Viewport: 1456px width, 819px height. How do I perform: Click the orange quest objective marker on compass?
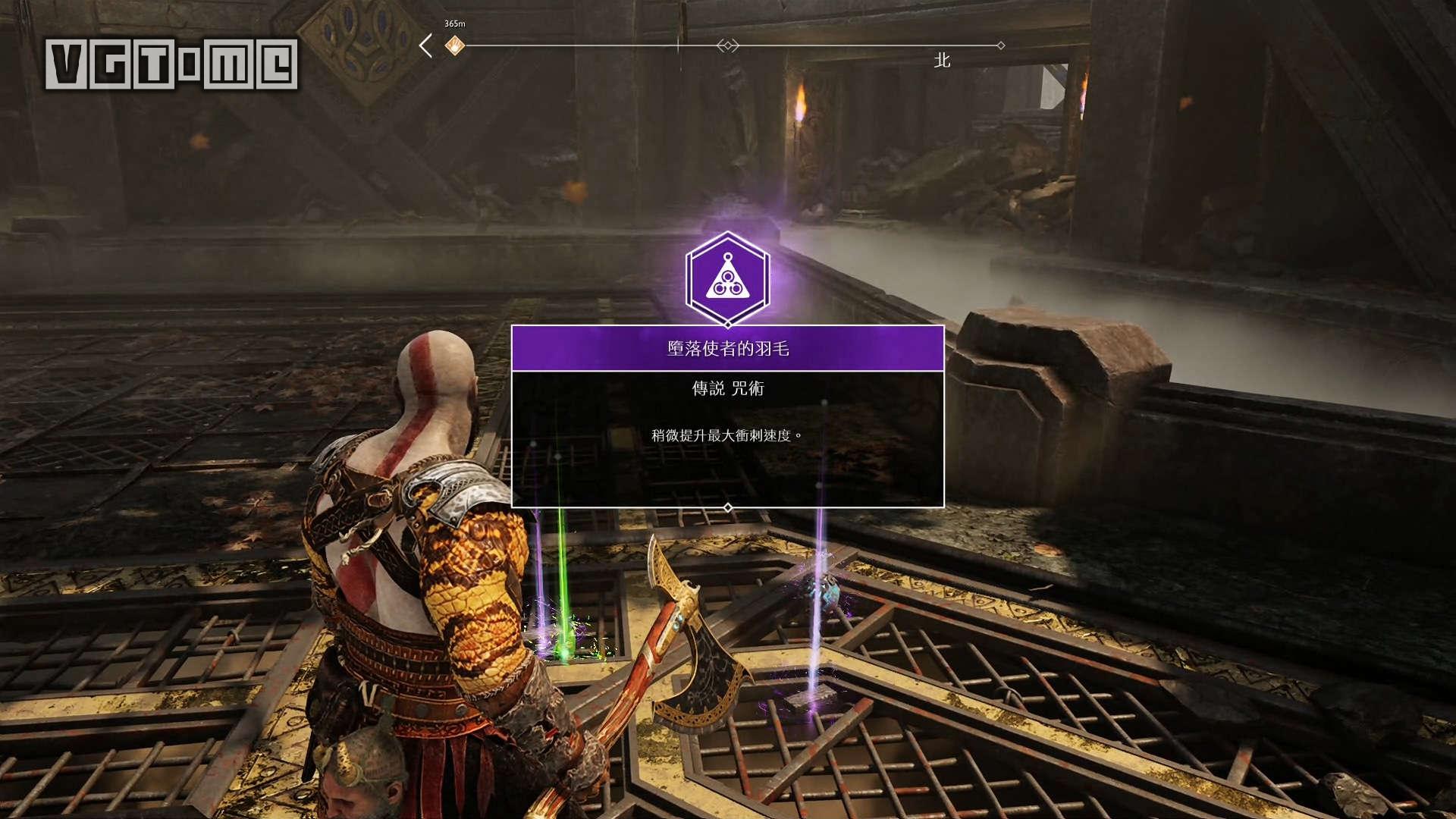[x=454, y=45]
